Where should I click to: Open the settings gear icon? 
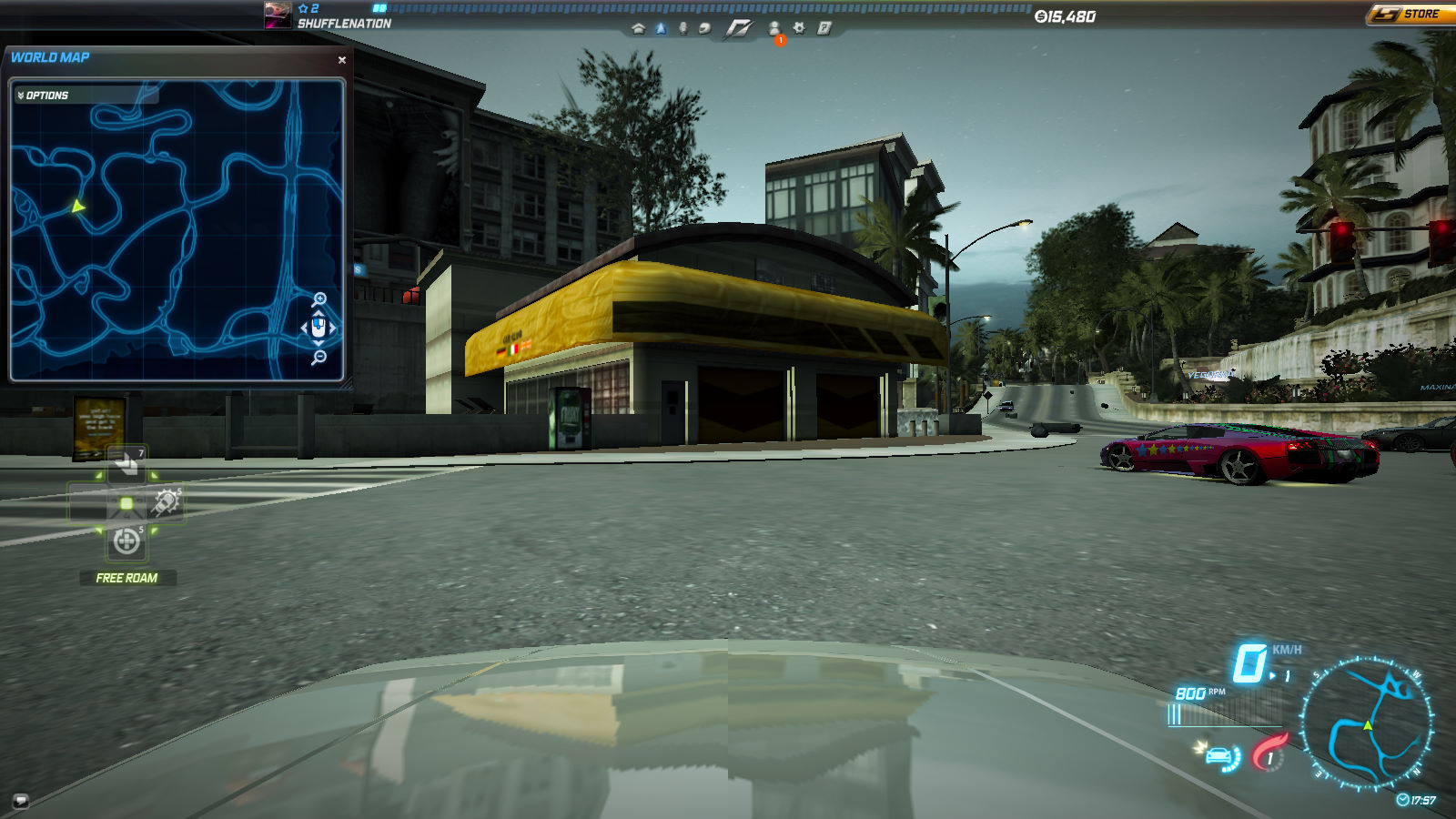[799, 28]
